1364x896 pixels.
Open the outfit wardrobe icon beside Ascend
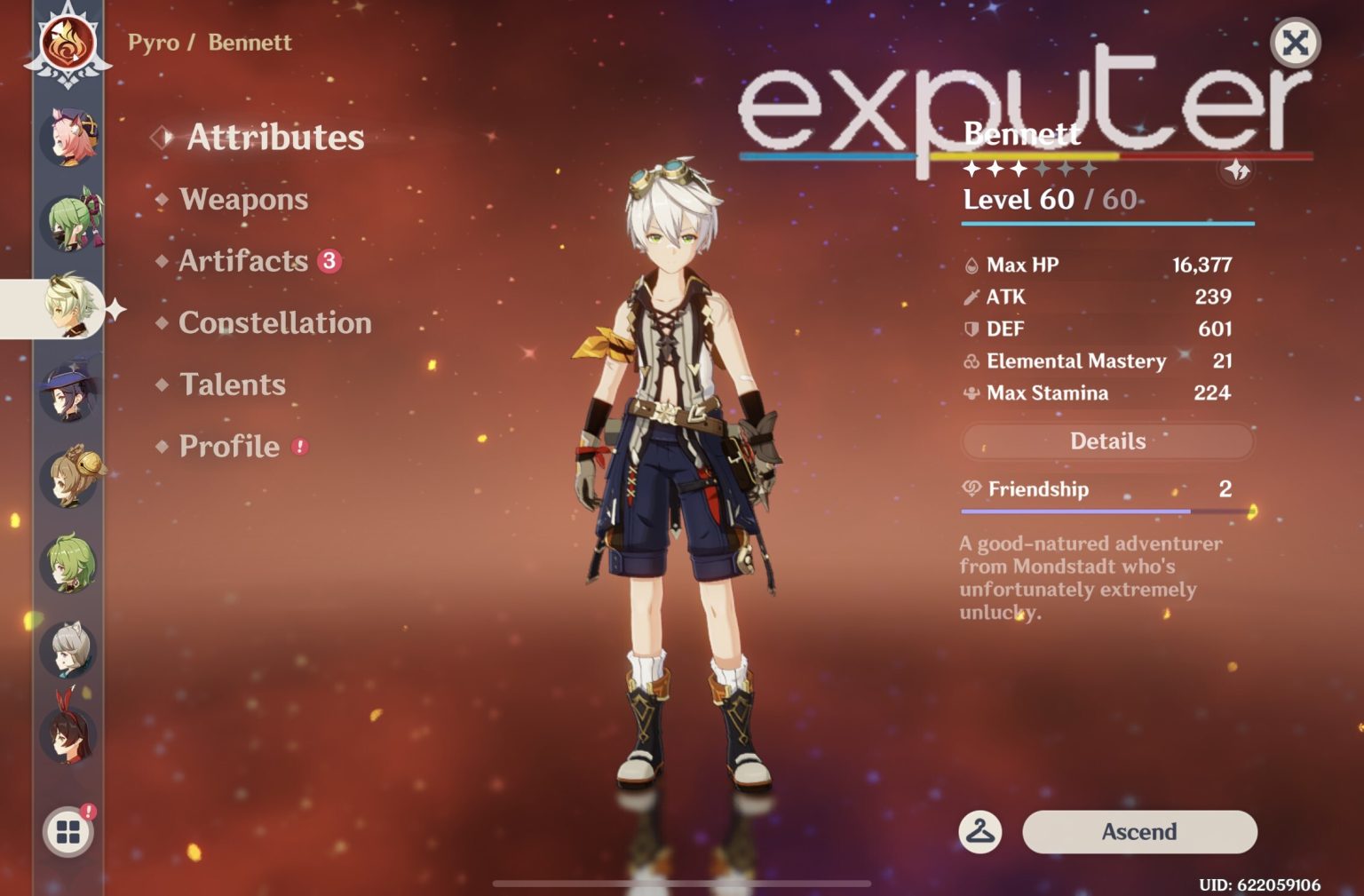click(x=979, y=832)
